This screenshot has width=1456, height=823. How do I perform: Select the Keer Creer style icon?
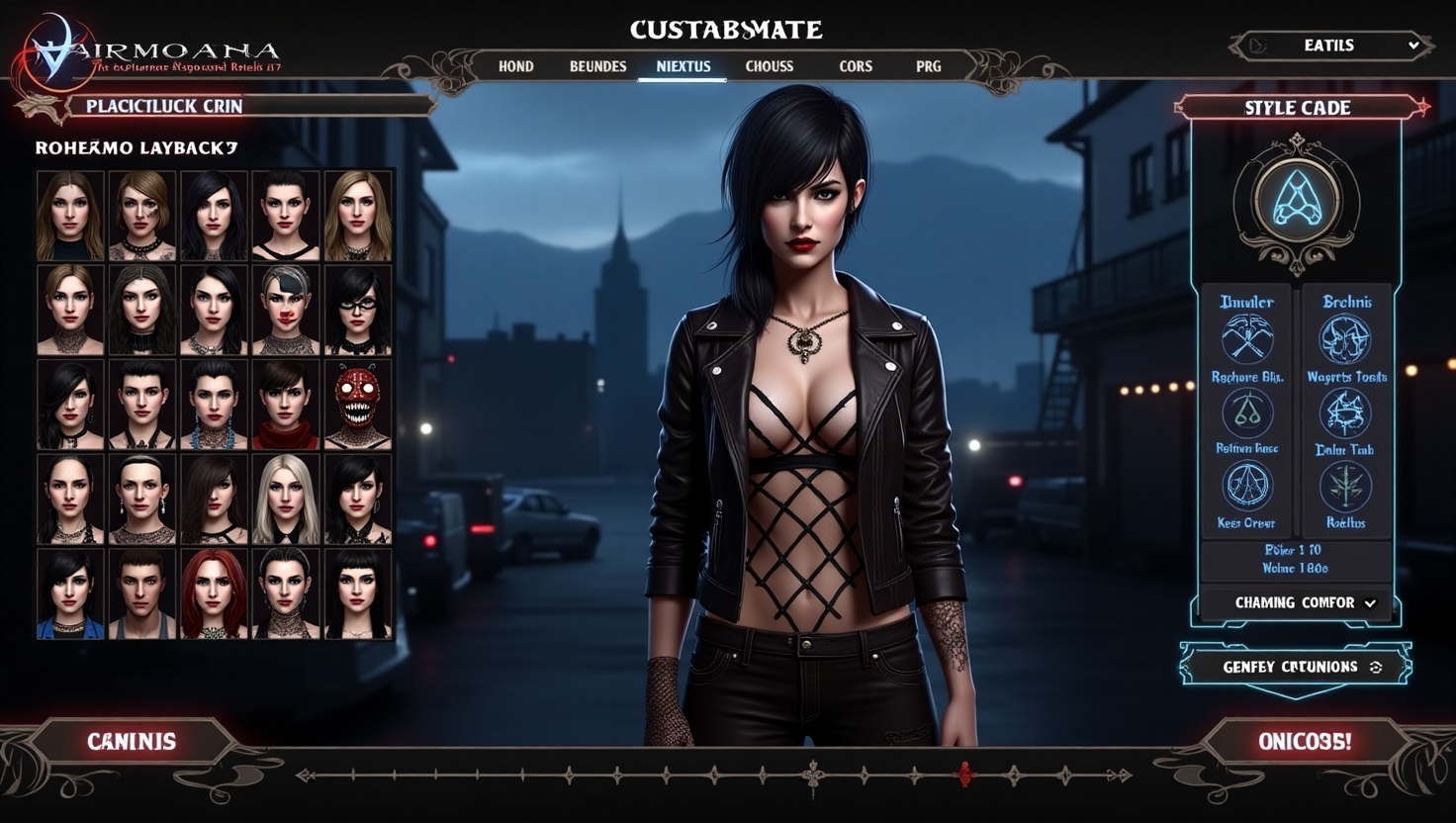pos(1246,487)
